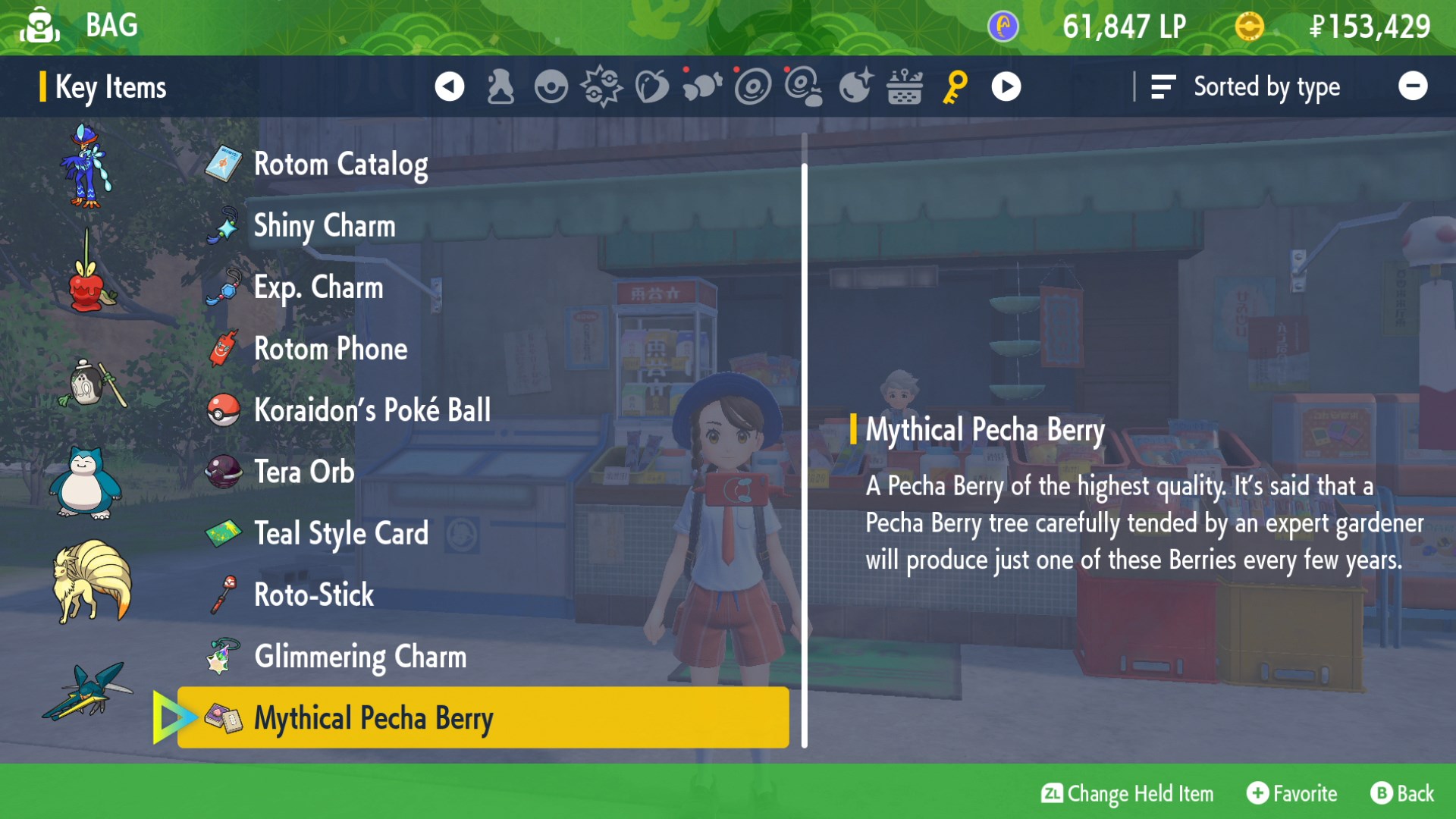Choose the Tera Orb item

[x=304, y=472]
